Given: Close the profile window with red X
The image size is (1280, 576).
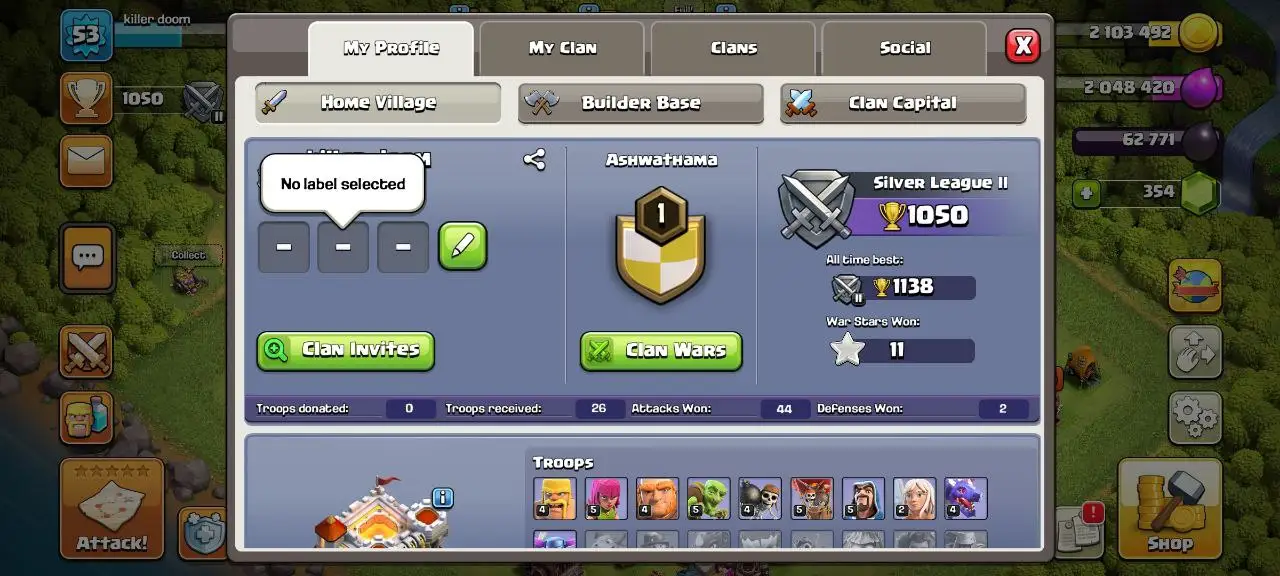Looking at the screenshot, I should pos(1022,46).
